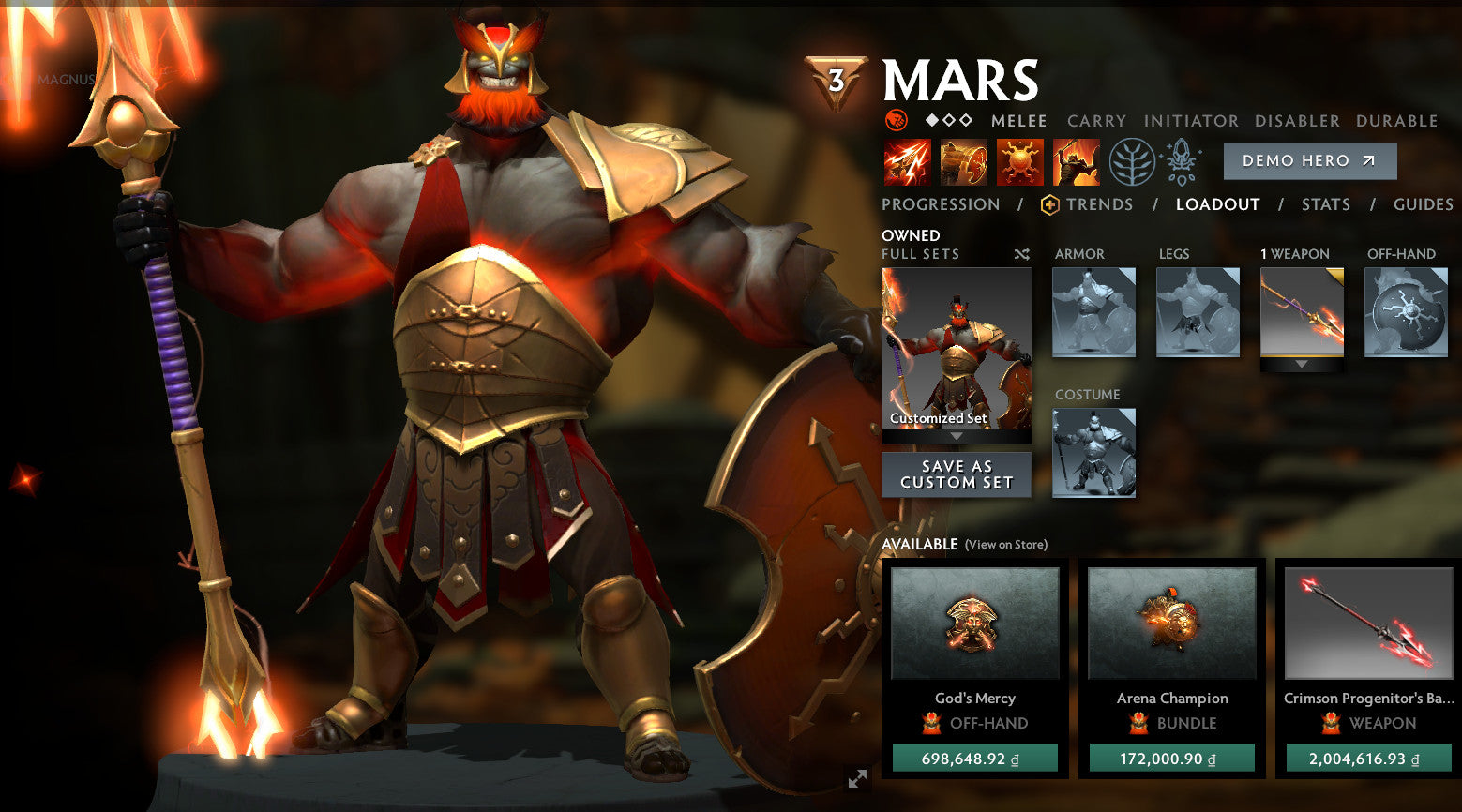Open the View on Store link
Image resolution: width=1462 pixels, height=812 pixels.
1004,544
